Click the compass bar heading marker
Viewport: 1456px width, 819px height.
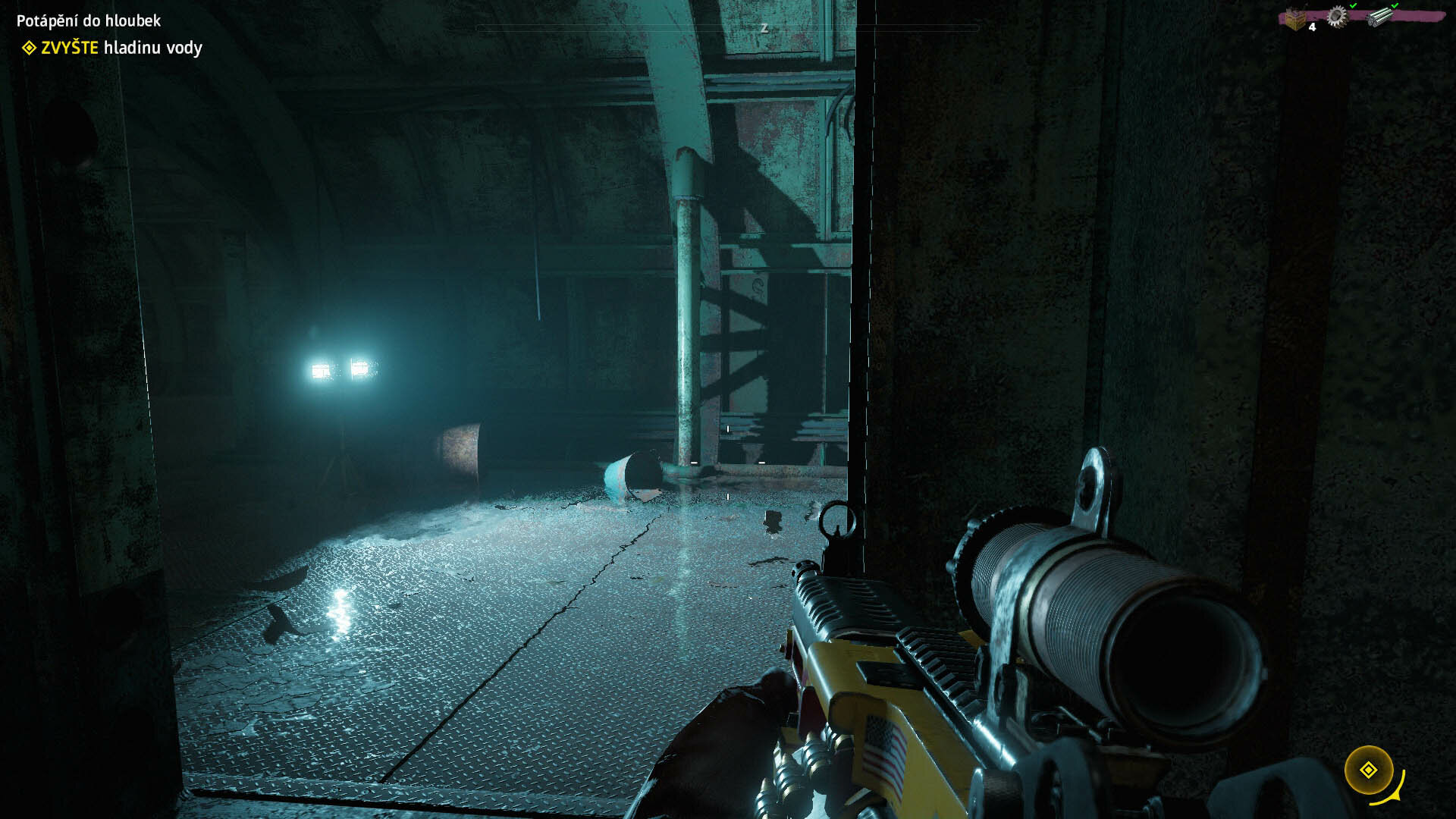(x=764, y=28)
